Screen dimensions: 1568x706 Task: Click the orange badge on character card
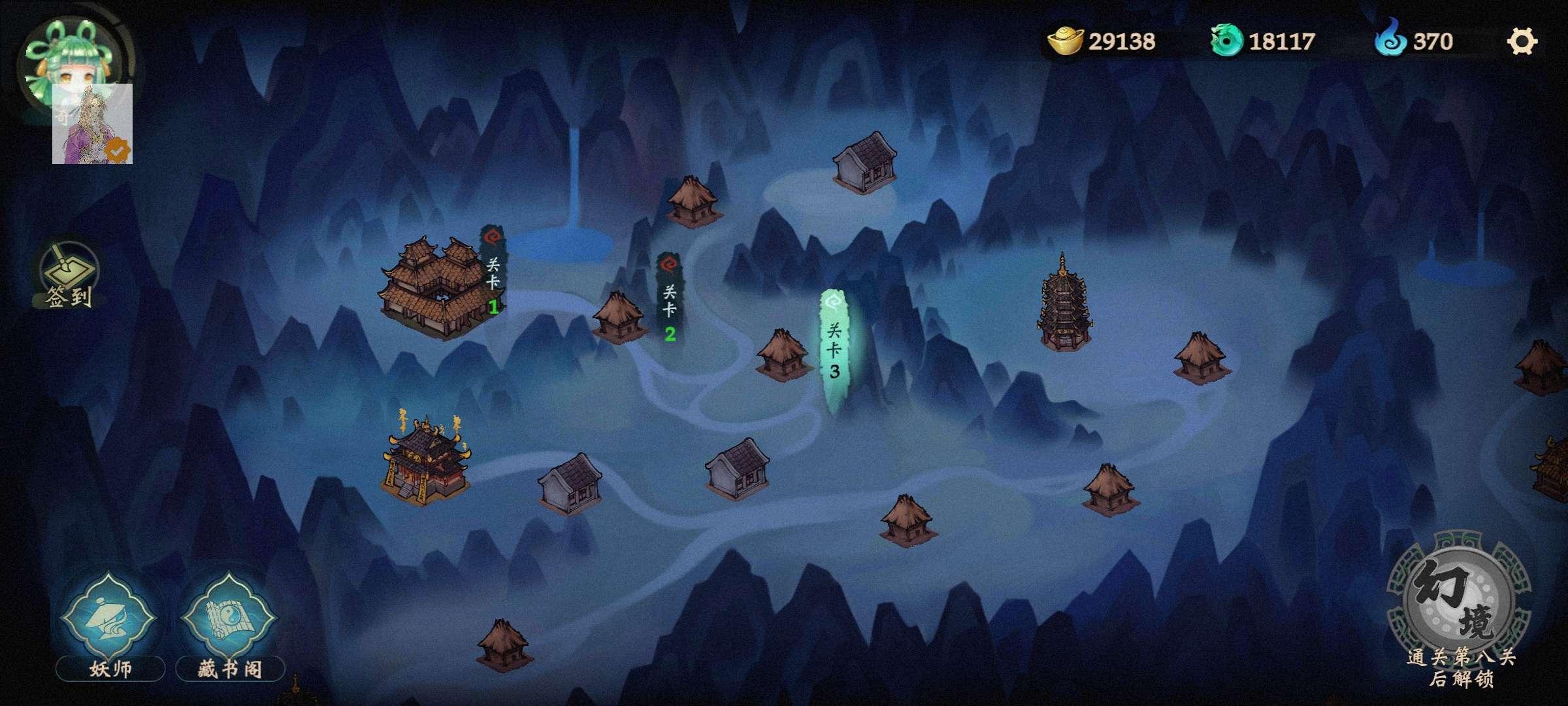(116, 149)
